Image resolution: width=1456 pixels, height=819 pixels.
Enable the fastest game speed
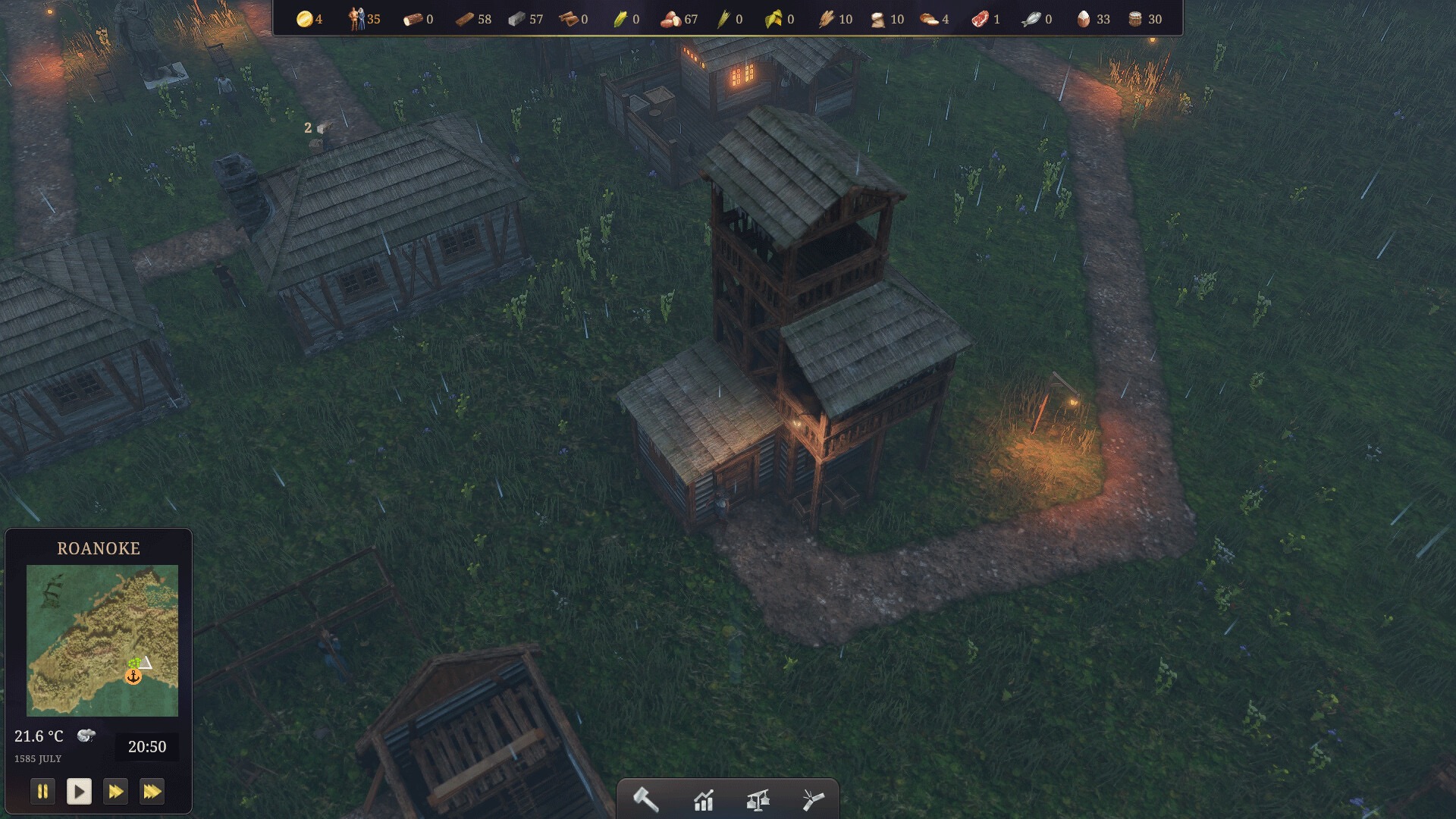[x=152, y=791]
